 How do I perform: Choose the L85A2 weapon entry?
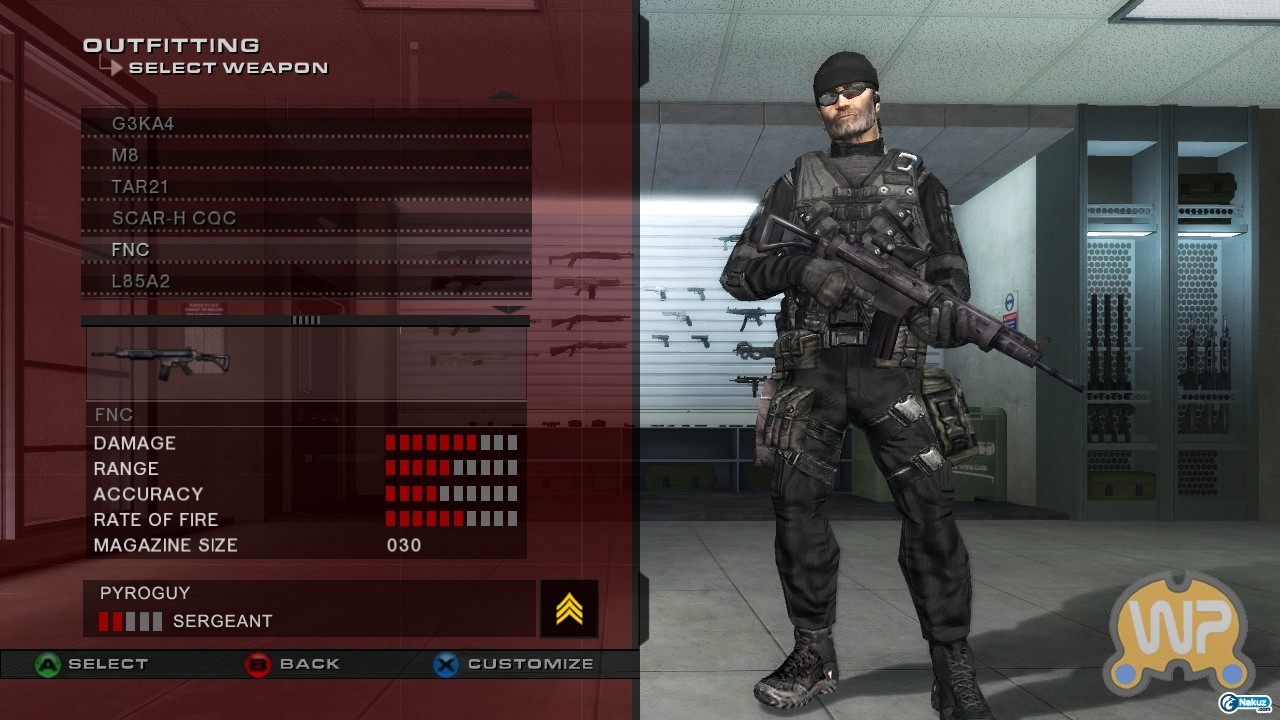coord(305,281)
